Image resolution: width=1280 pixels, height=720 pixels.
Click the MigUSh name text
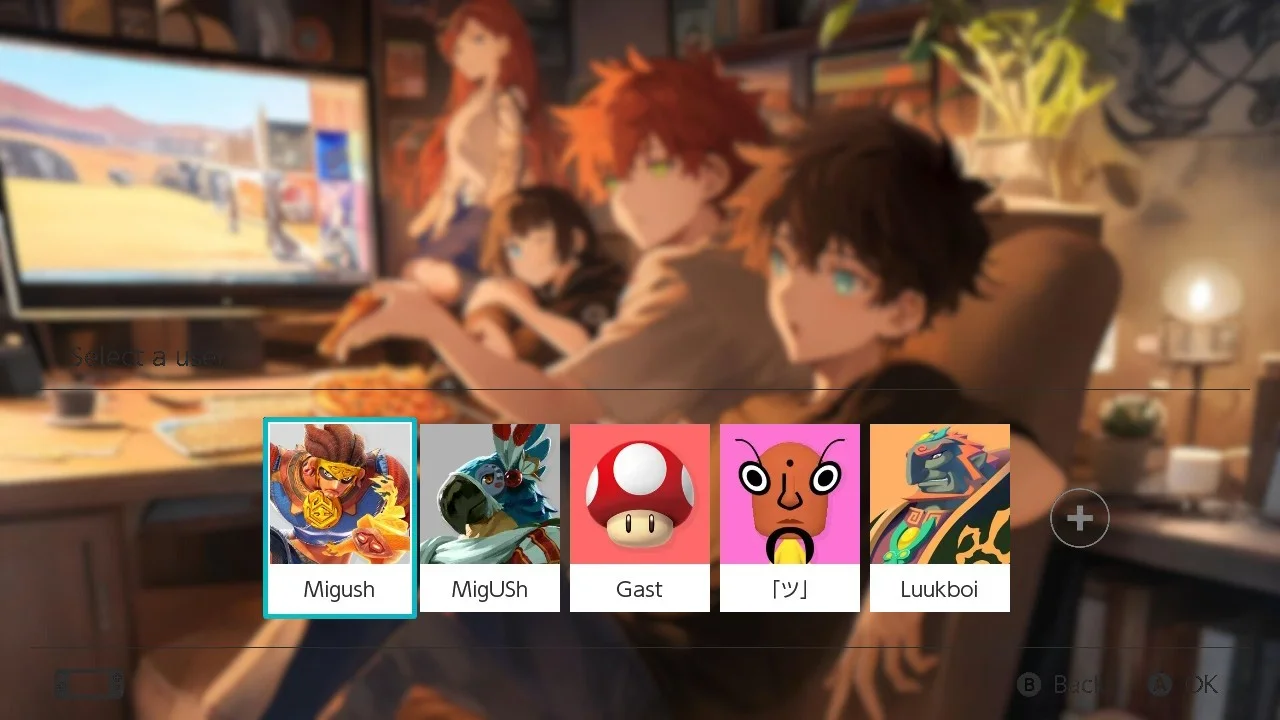pyautogui.click(x=490, y=589)
